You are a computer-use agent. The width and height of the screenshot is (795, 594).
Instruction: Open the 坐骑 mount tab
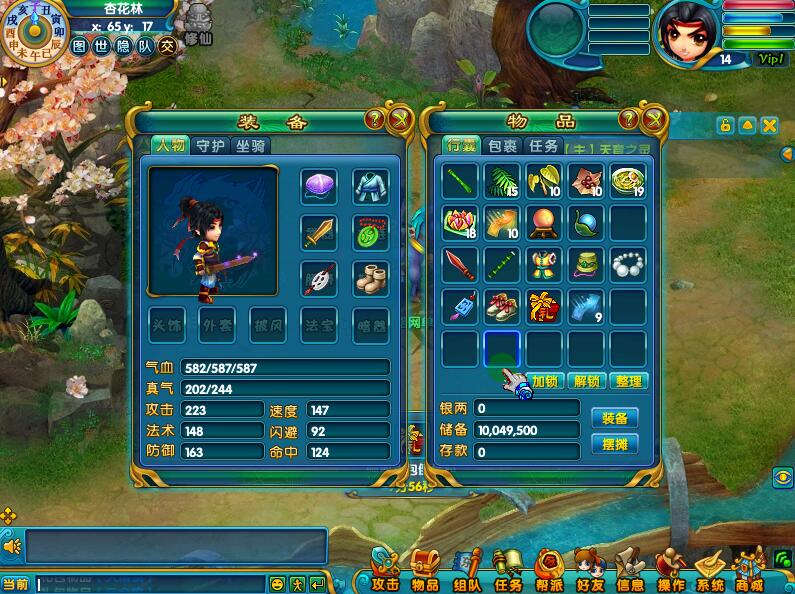point(251,146)
